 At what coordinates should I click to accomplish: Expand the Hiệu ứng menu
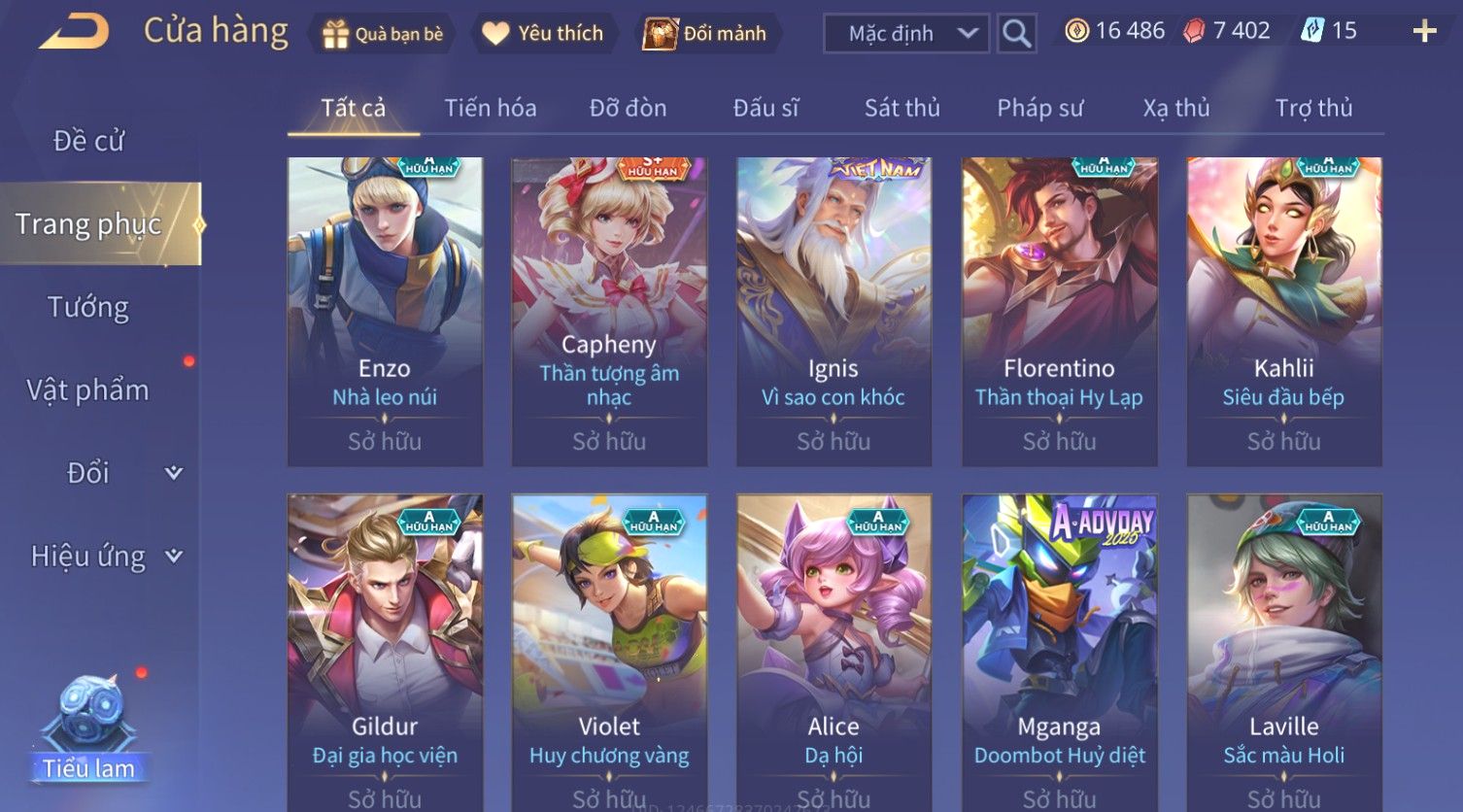click(x=105, y=557)
